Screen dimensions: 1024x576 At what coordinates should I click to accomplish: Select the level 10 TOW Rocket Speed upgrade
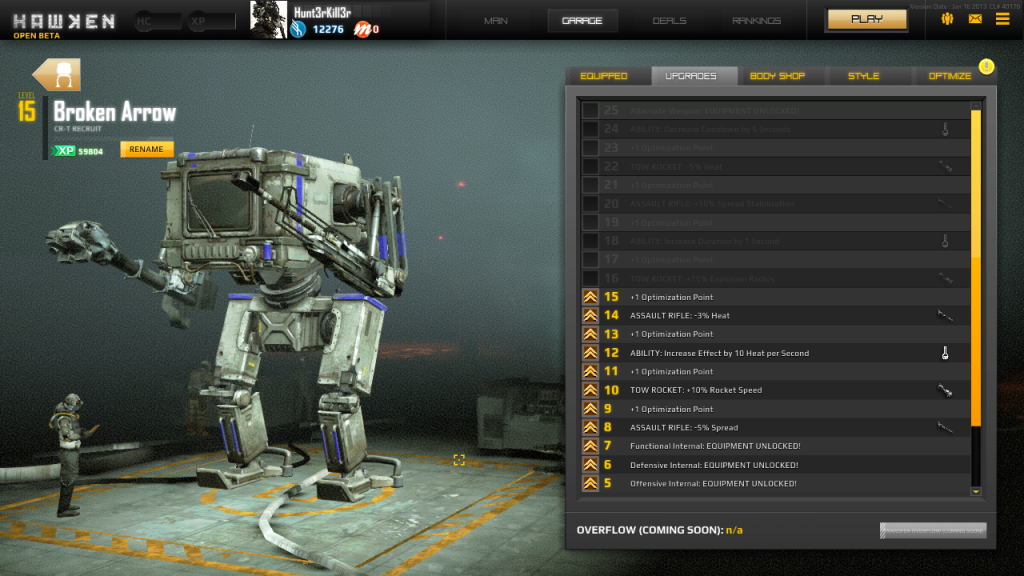(775, 390)
